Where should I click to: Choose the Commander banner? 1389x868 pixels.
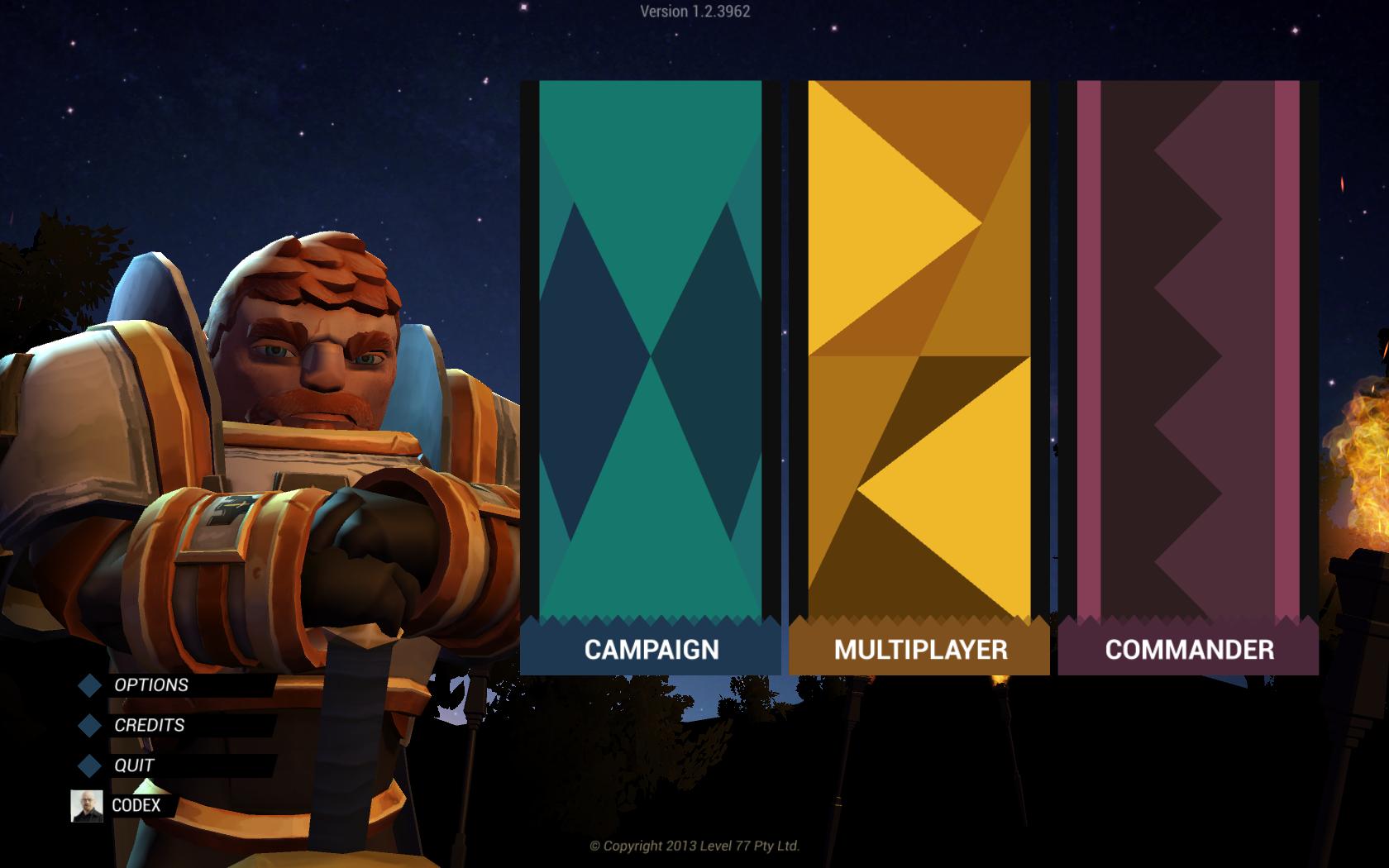(1188, 377)
